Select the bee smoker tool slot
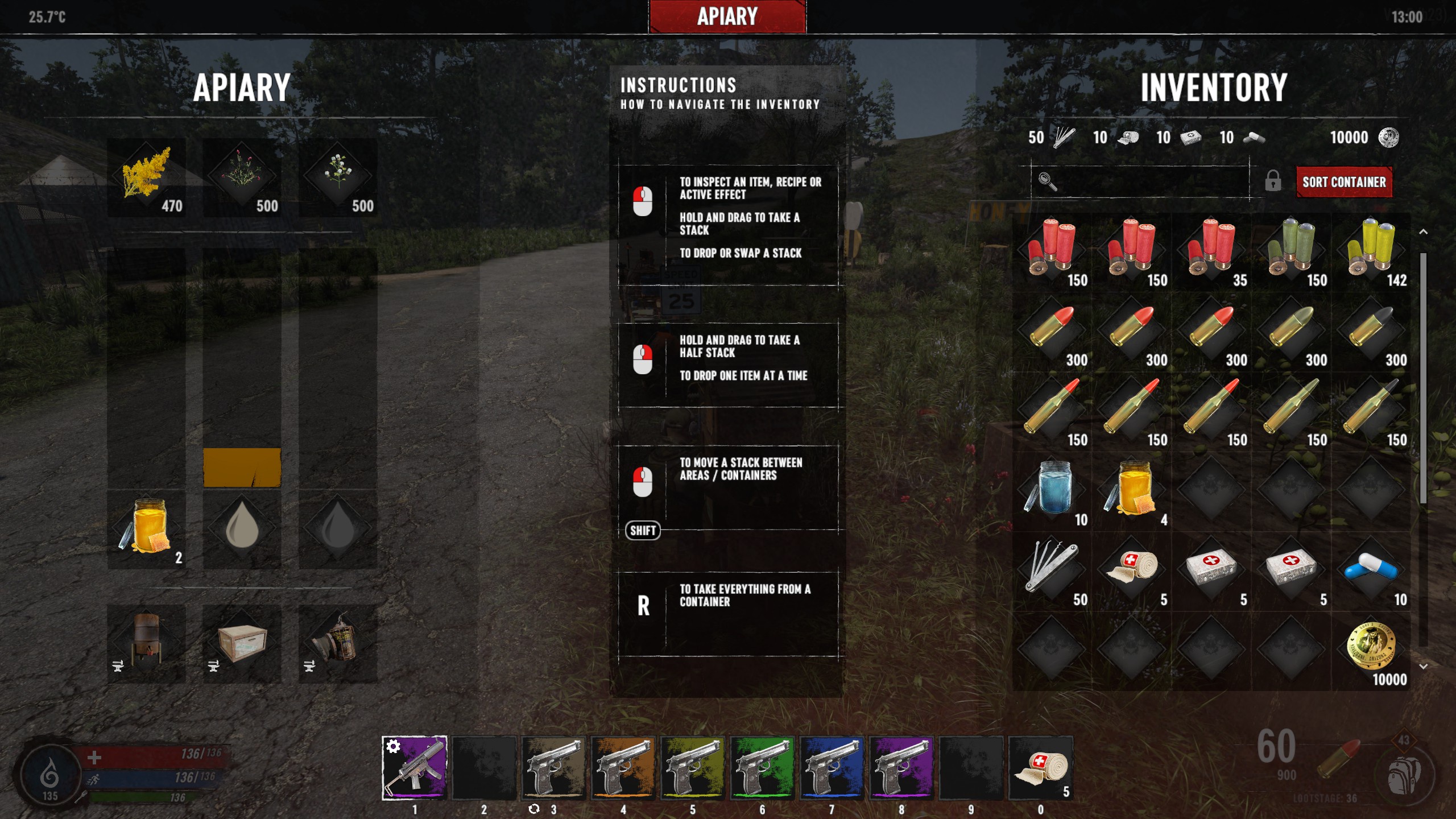This screenshot has height=819, width=1456. point(338,643)
